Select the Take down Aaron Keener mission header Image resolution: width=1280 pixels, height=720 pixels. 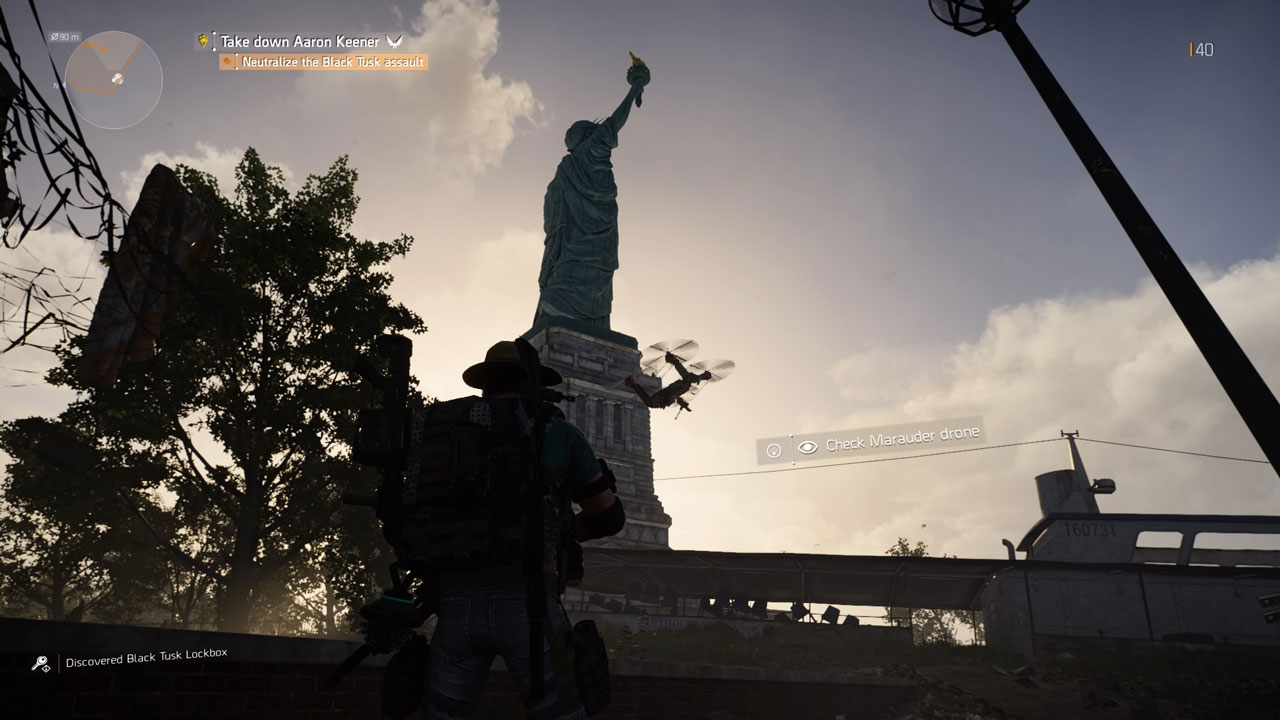[300, 42]
